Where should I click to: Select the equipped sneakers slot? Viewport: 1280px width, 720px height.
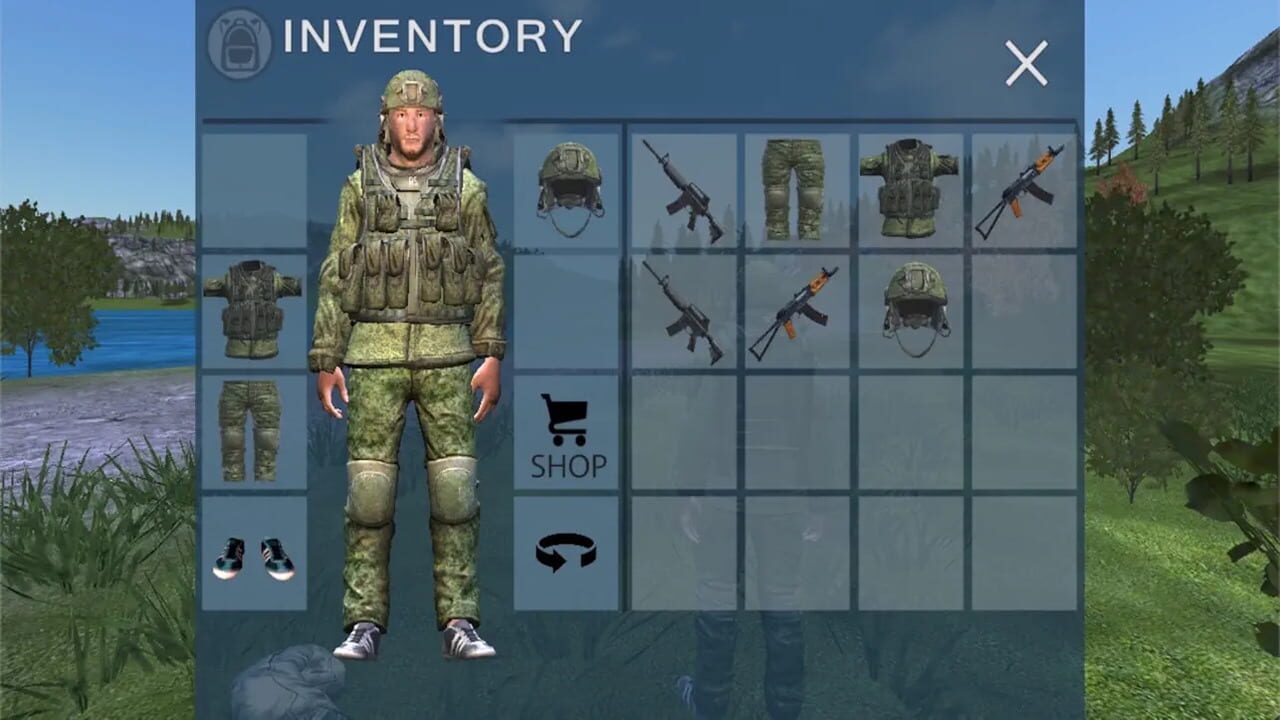(255, 555)
